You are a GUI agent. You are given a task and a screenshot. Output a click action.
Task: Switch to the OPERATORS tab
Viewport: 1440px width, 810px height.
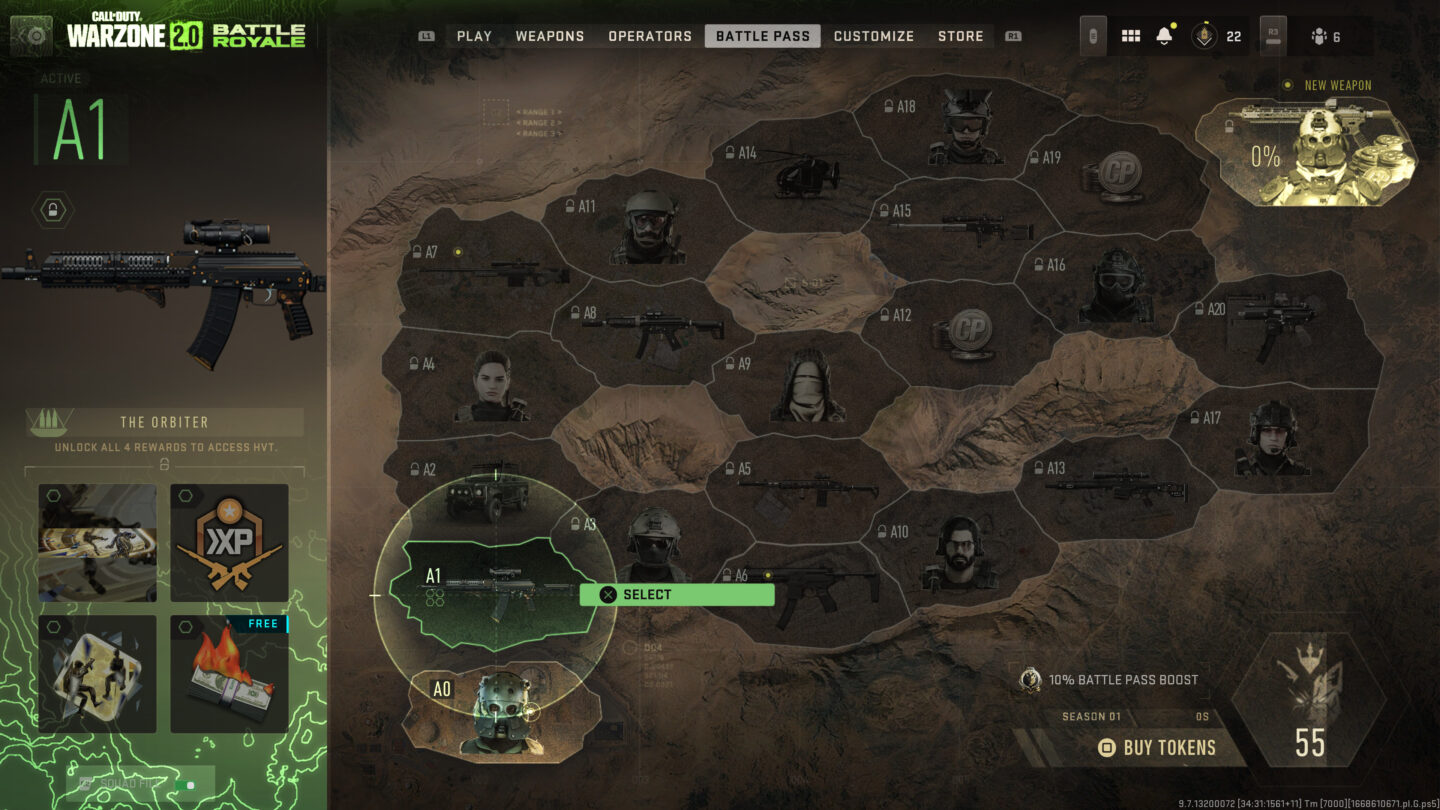click(649, 36)
